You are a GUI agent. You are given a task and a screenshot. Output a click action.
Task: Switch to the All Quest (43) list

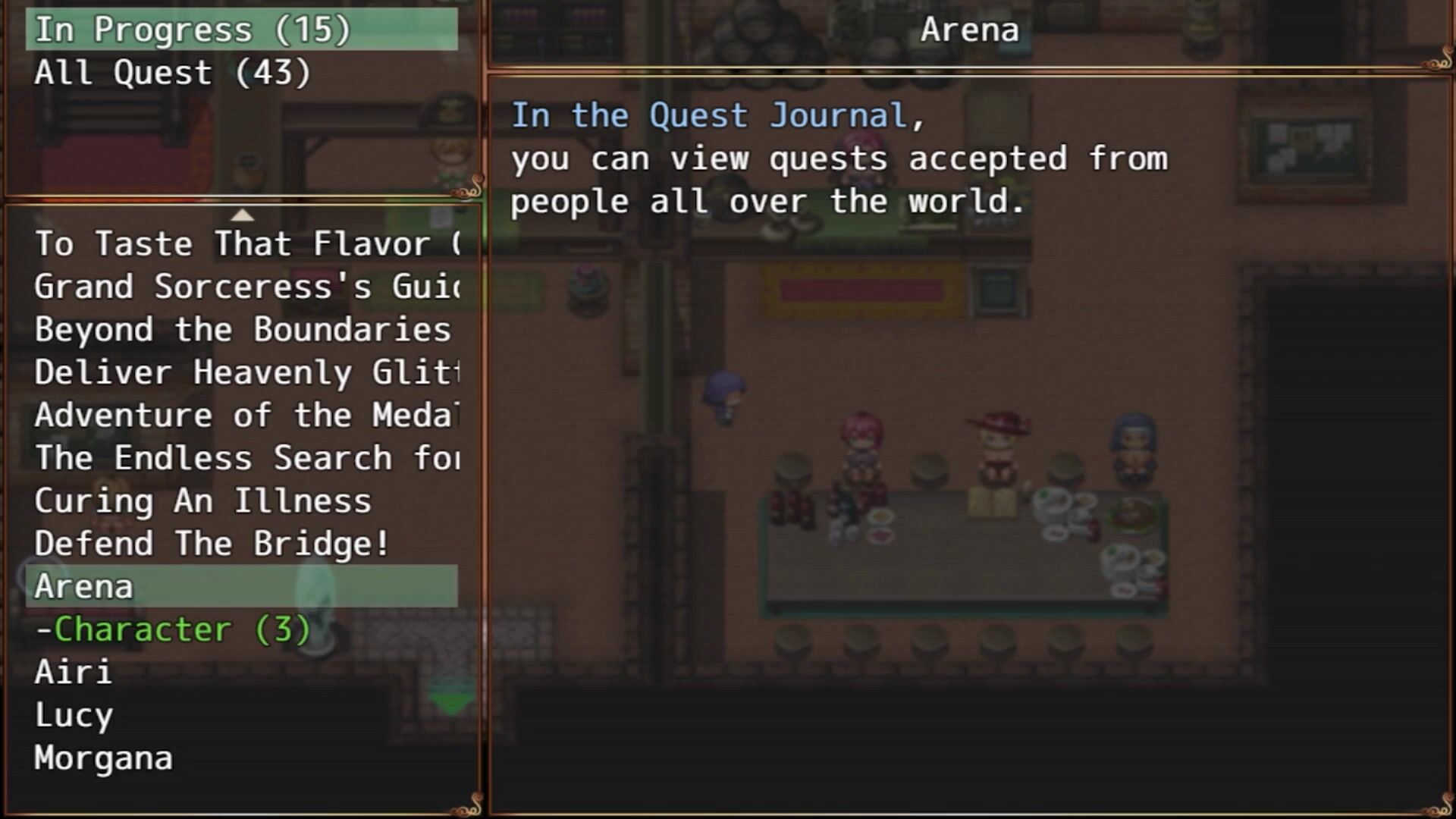(x=173, y=74)
